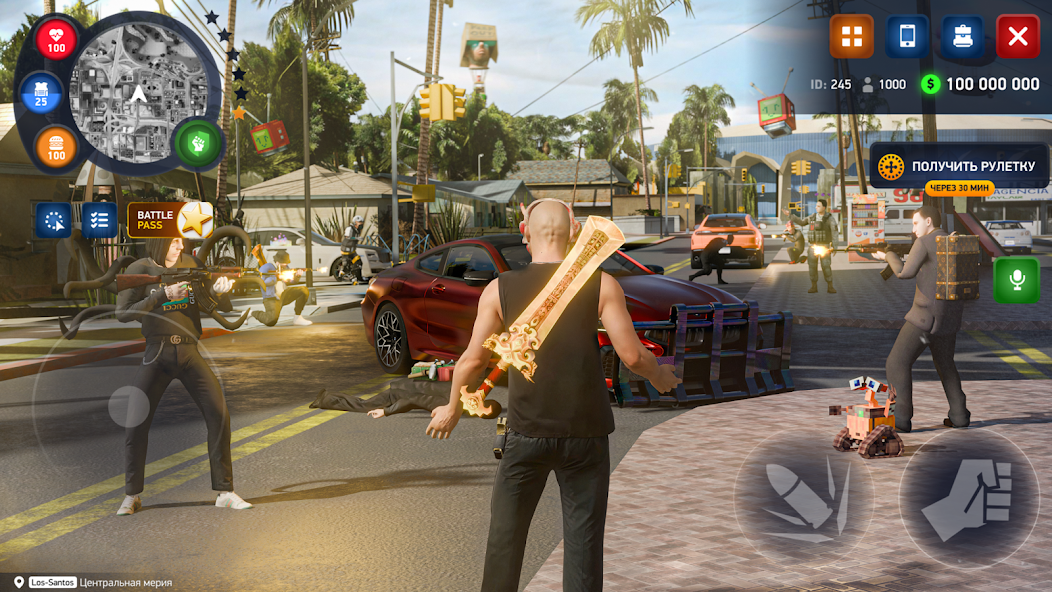Image resolution: width=1052 pixels, height=592 pixels.
Task: Open the checklist tasks icon
Action: click(x=99, y=219)
